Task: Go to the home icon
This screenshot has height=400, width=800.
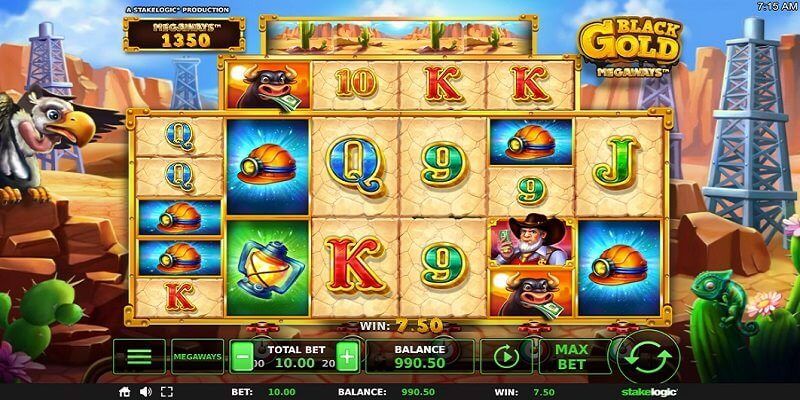Action: coord(126,391)
